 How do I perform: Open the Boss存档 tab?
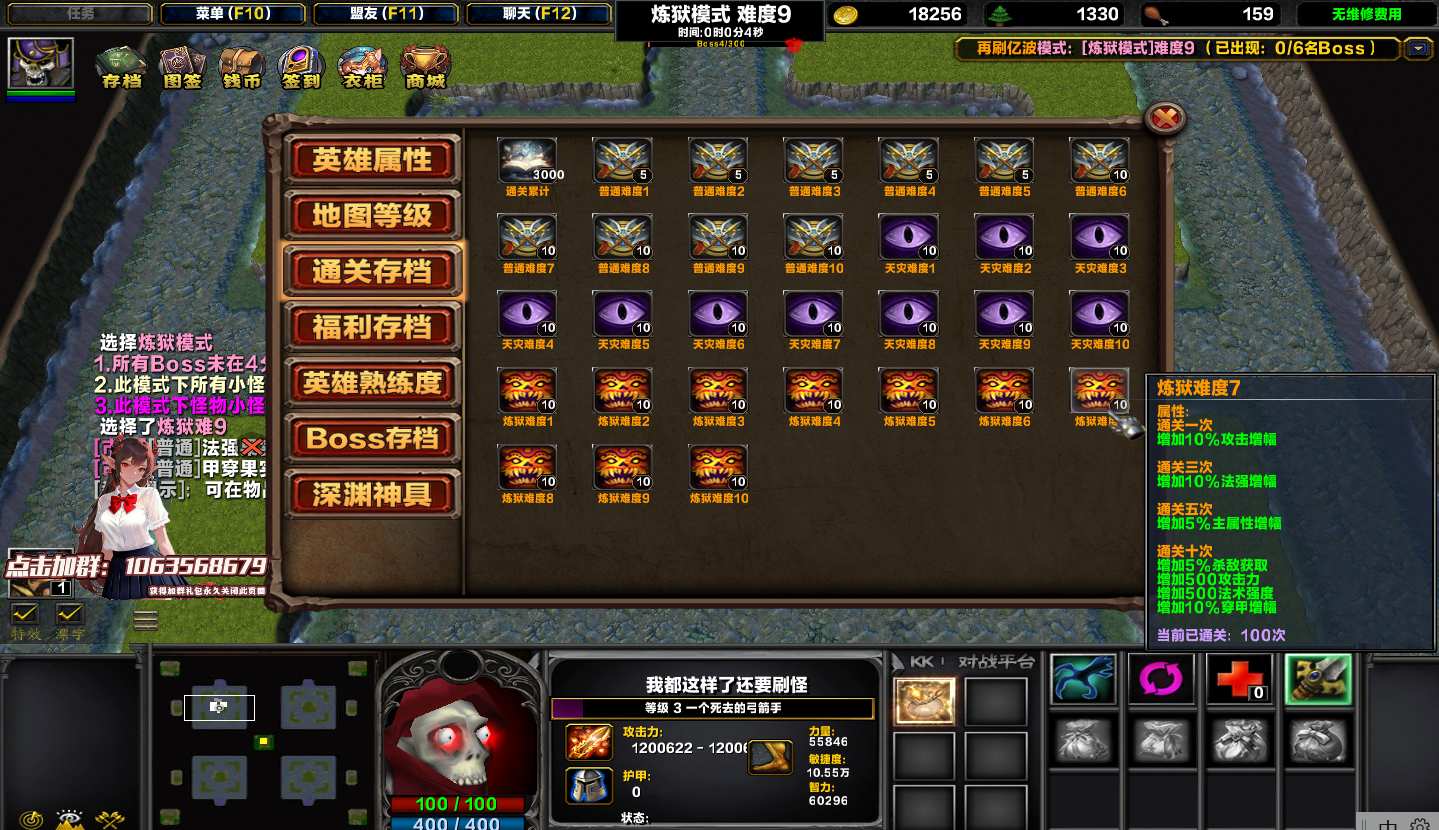pos(372,438)
